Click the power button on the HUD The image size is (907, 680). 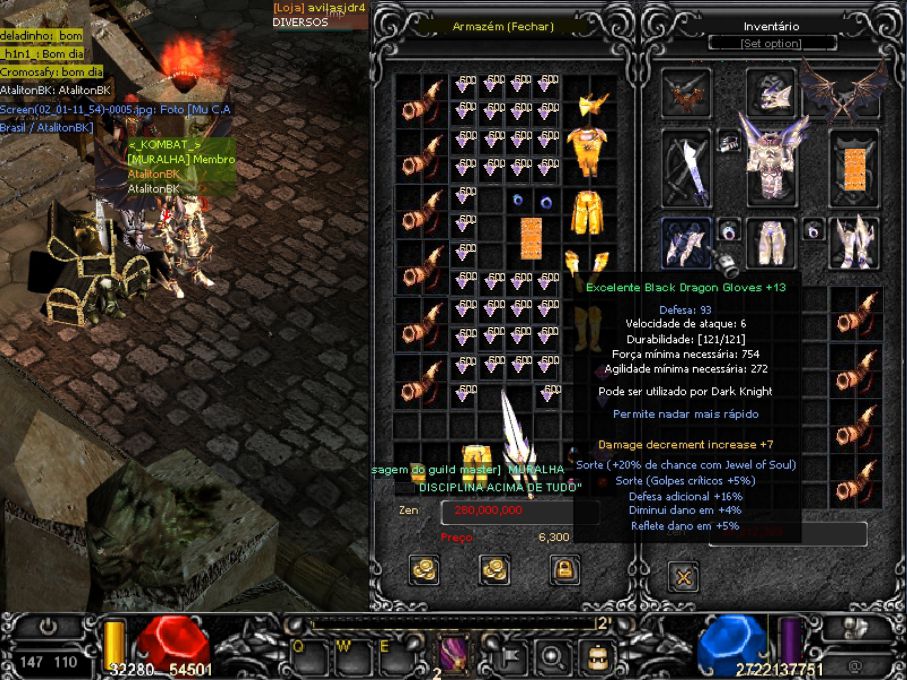(48, 628)
